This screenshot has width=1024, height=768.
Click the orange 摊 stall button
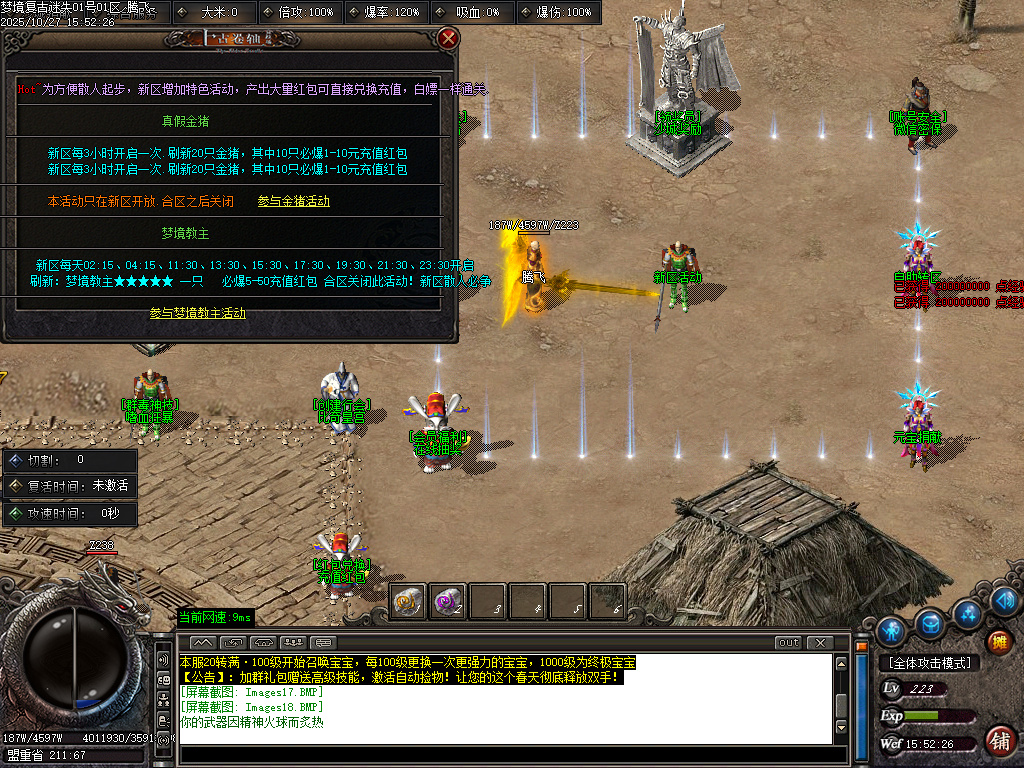[998, 641]
